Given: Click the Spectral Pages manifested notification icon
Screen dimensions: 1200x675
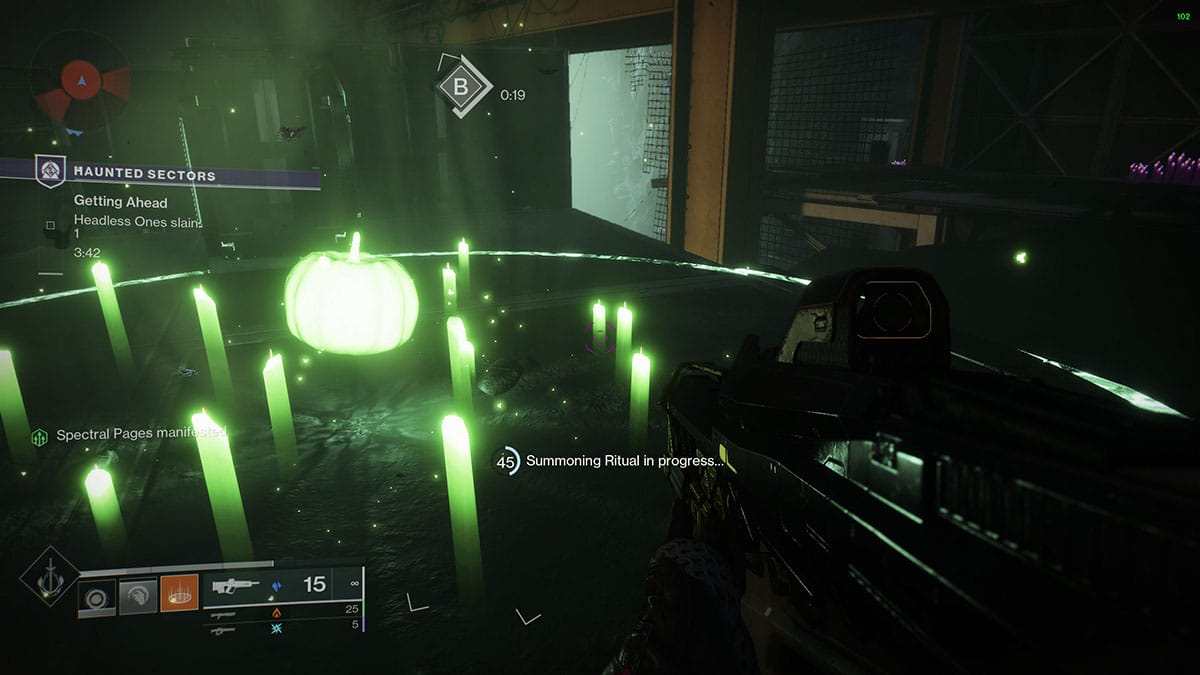Looking at the screenshot, I should click(x=40, y=437).
